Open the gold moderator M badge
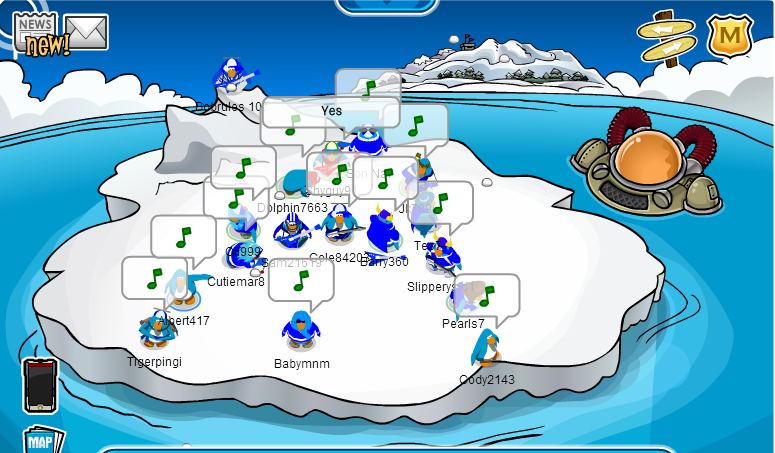This screenshot has height=453, width=775. (x=731, y=35)
